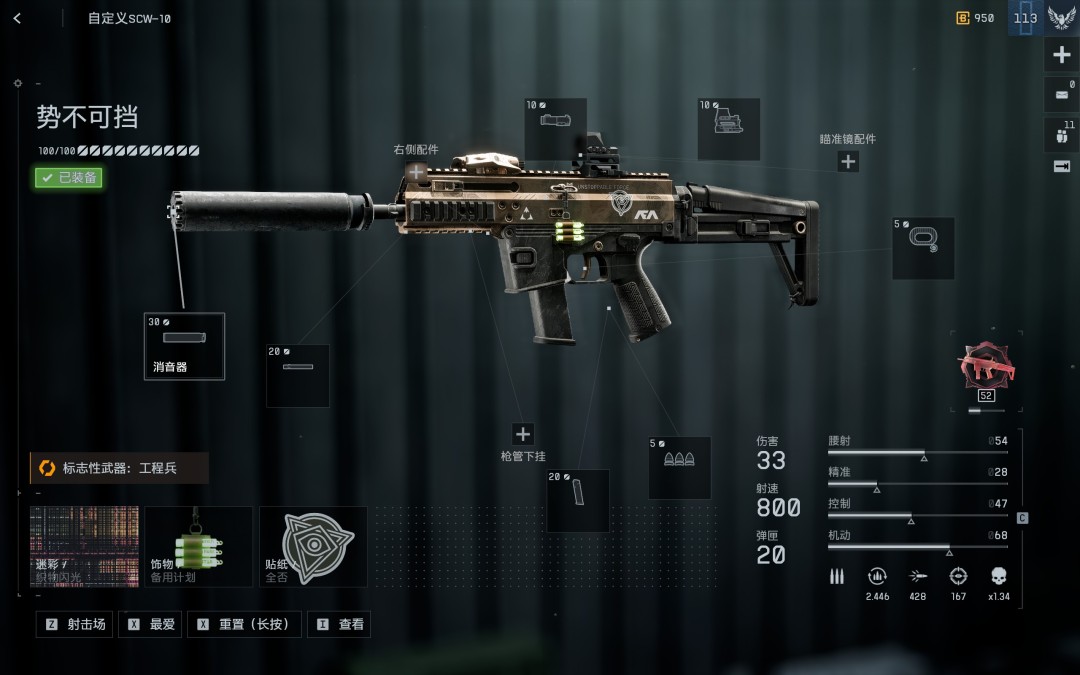Viewport: 1080px width, 675px height.
Task: Select the sling attachment slot near the stock
Action: pos(923,248)
